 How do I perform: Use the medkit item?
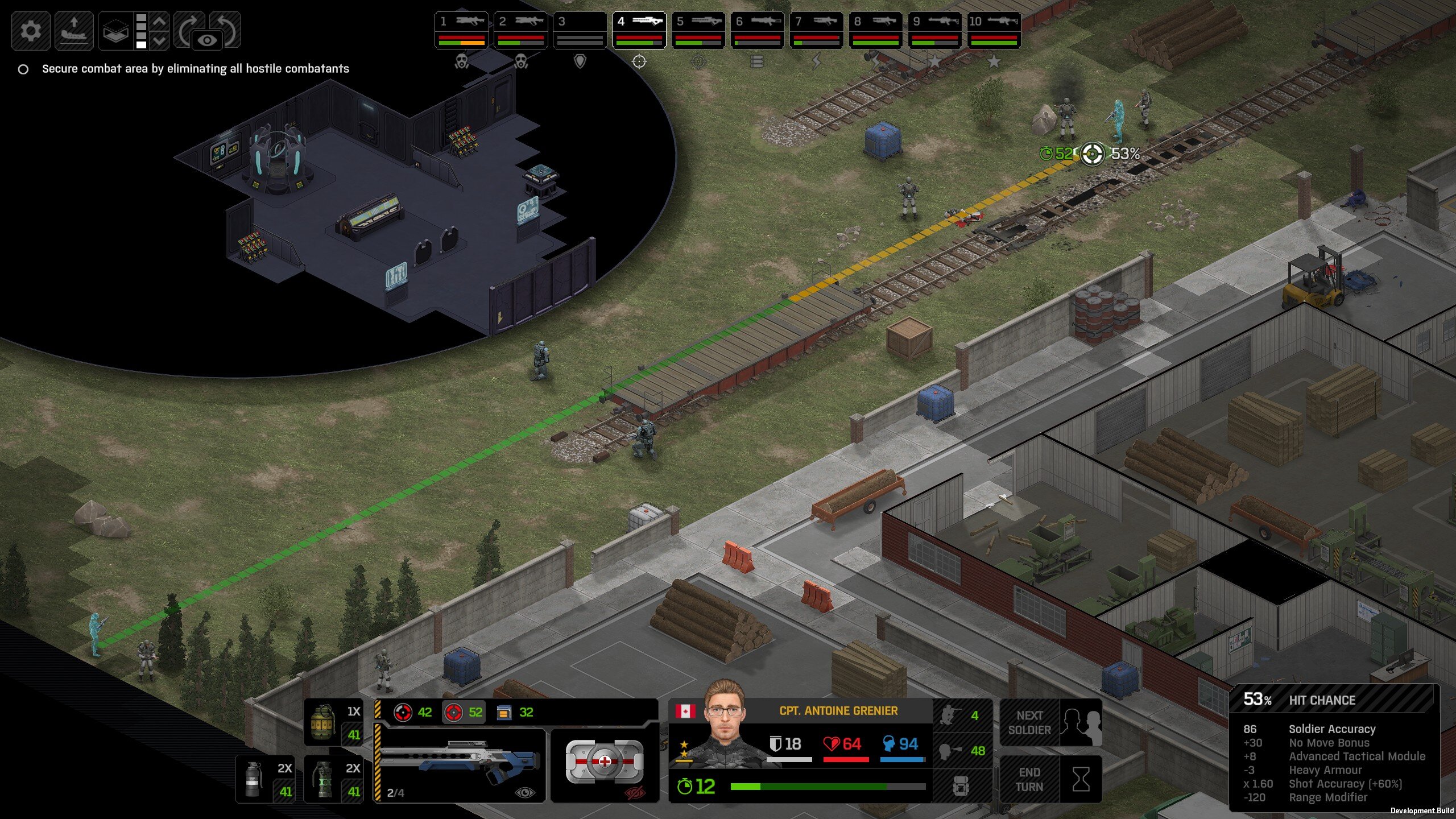[x=605, y=762]
